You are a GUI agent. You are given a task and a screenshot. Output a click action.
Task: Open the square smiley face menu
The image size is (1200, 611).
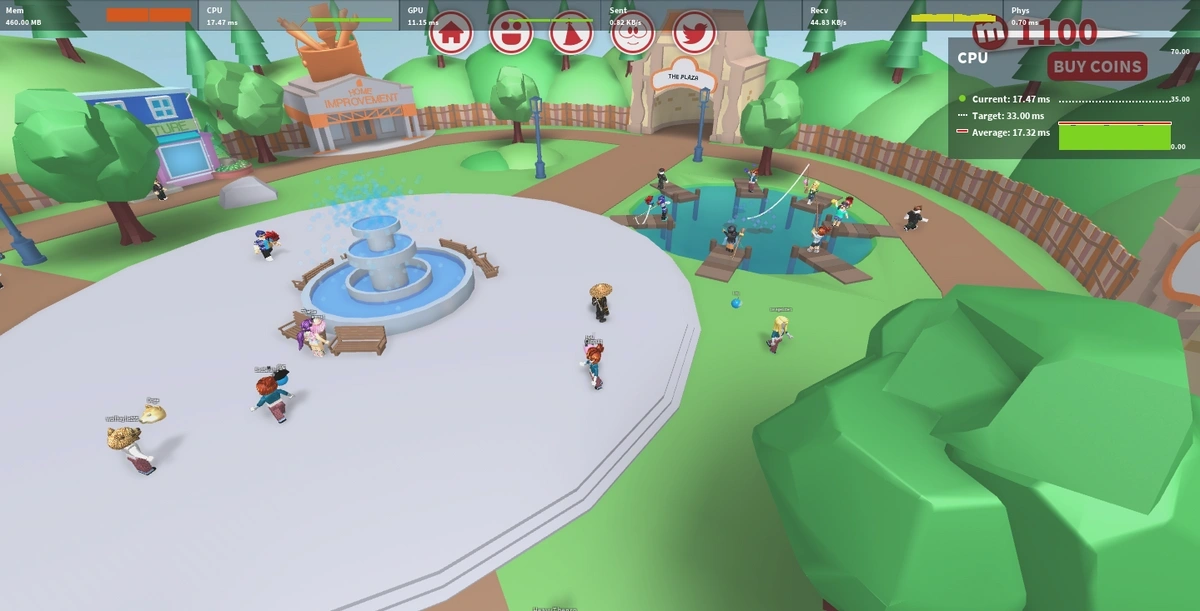click(511, 32)
